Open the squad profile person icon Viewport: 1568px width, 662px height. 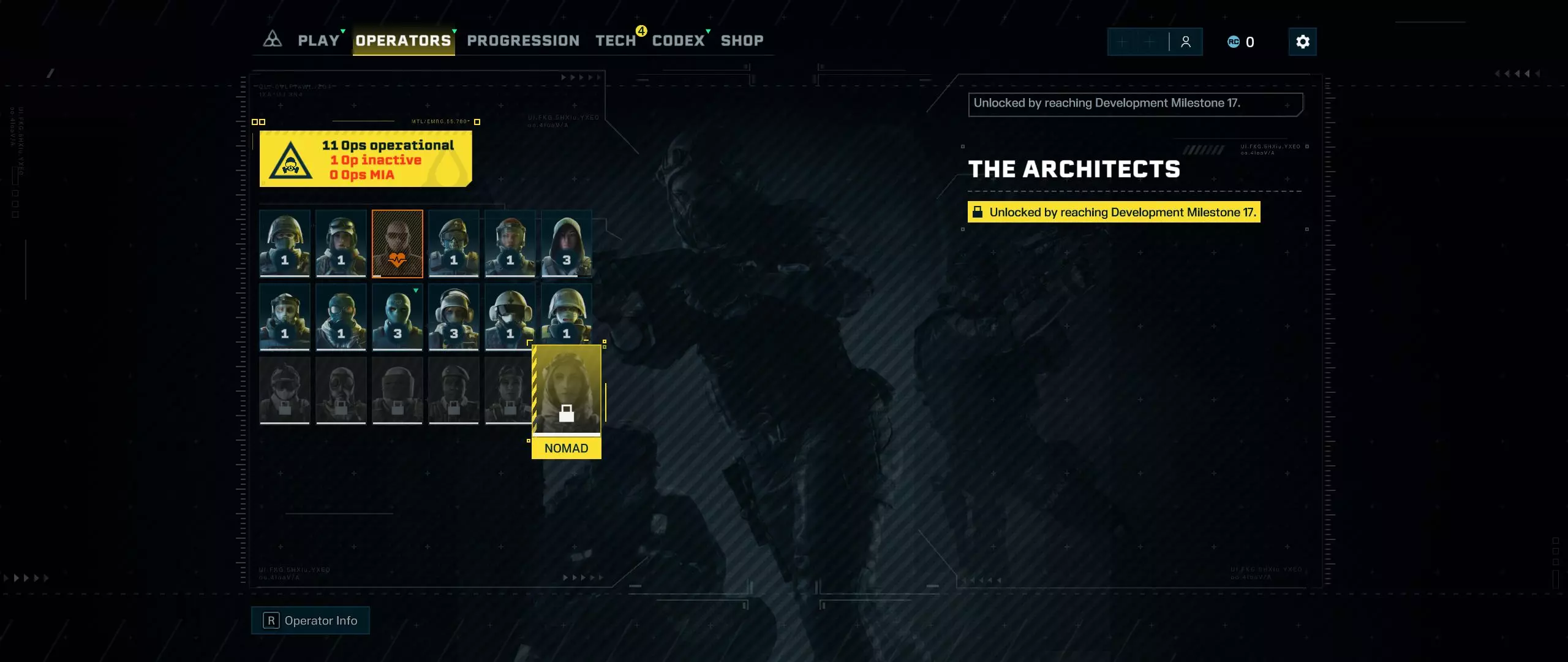1186,42
